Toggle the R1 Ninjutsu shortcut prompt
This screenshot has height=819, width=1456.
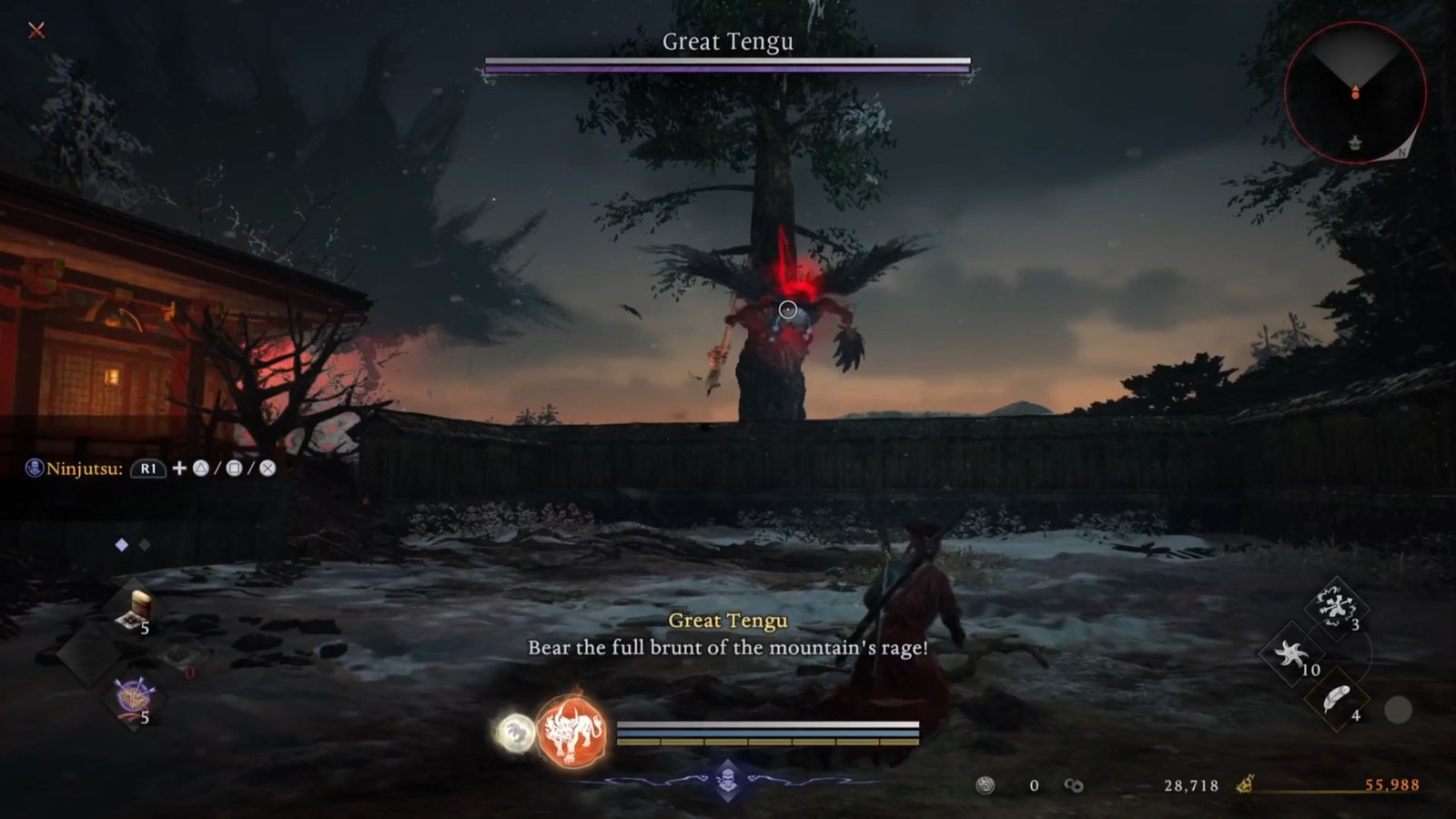click(149, 469)
